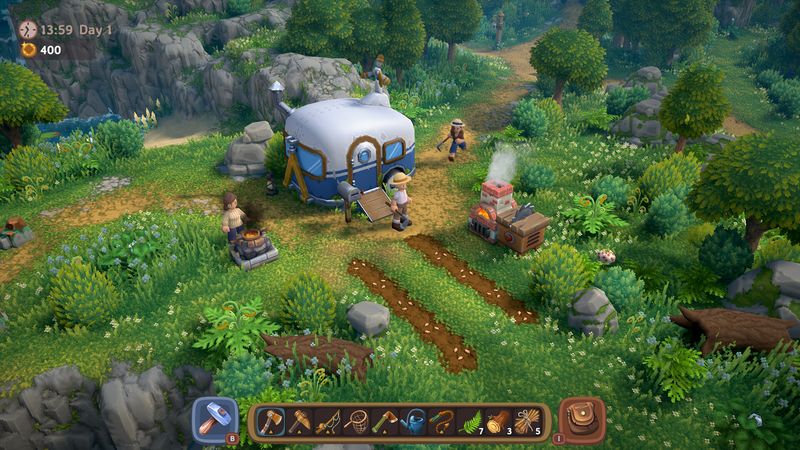Select the bug net tool
Screen dimensions: 800x450
[x=357, y=422]
